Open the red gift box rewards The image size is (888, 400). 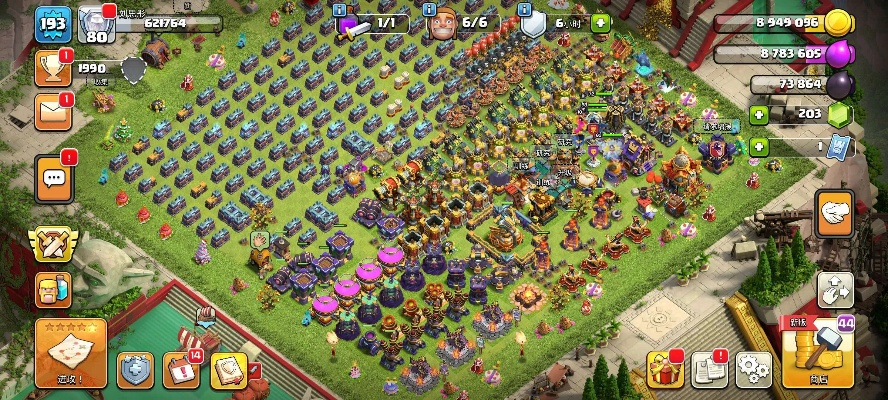[x=665, y=369]
